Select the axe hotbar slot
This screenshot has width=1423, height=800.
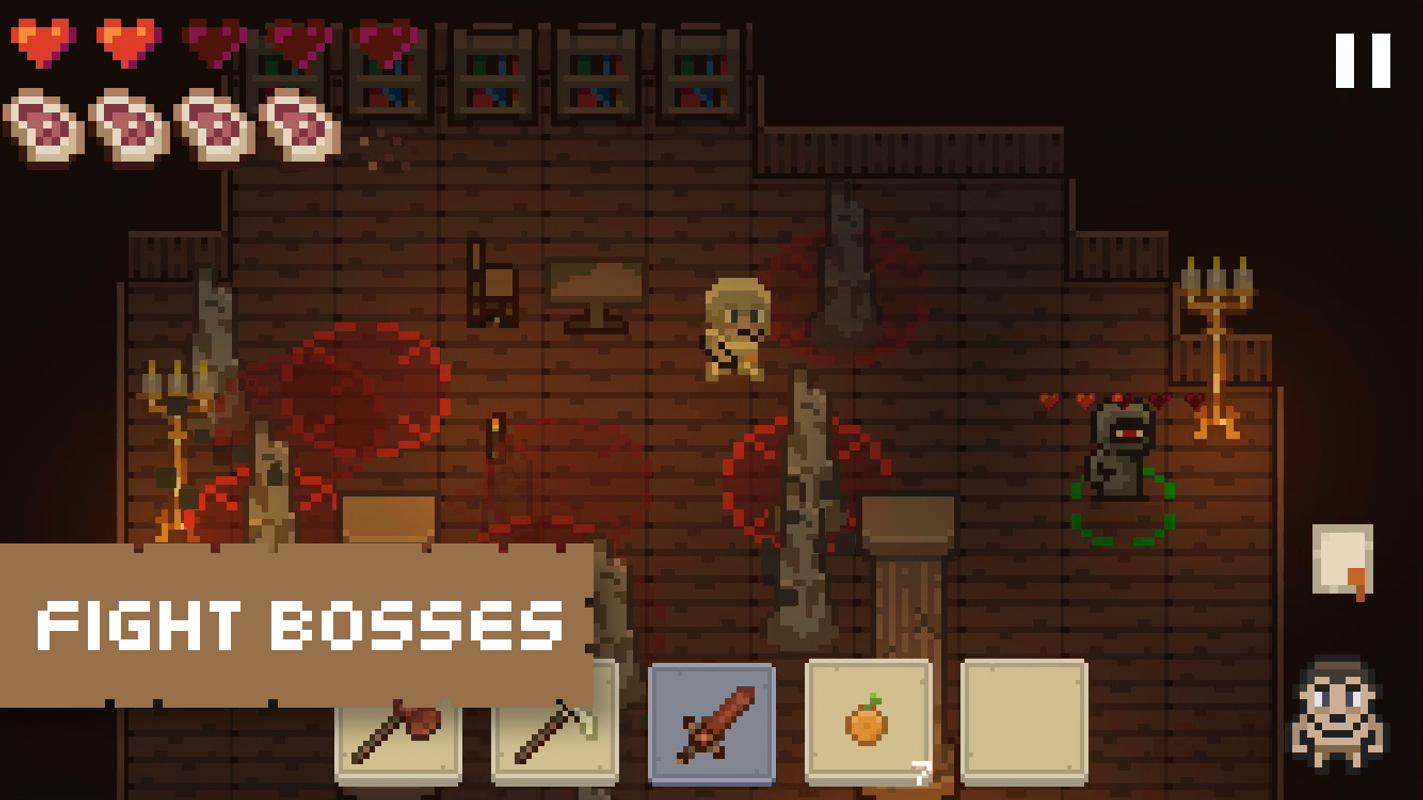[x=398, y=742]
